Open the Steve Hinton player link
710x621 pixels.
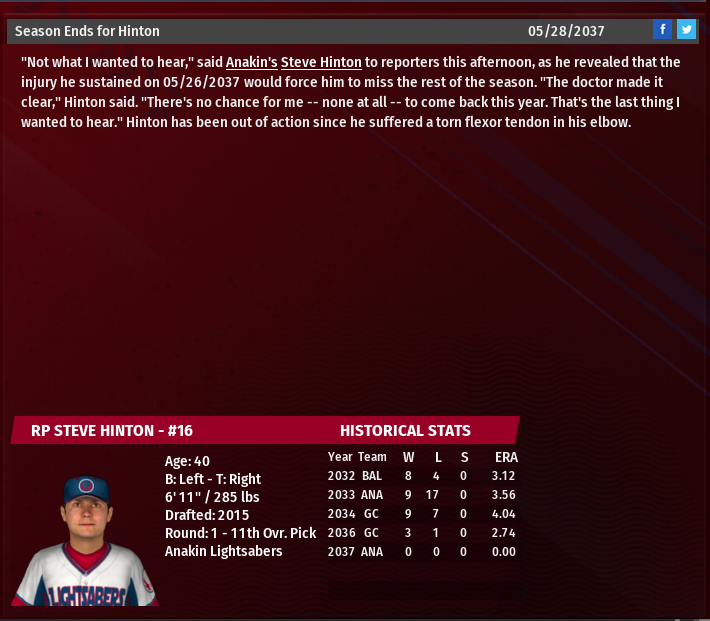(x=321, y=62)
